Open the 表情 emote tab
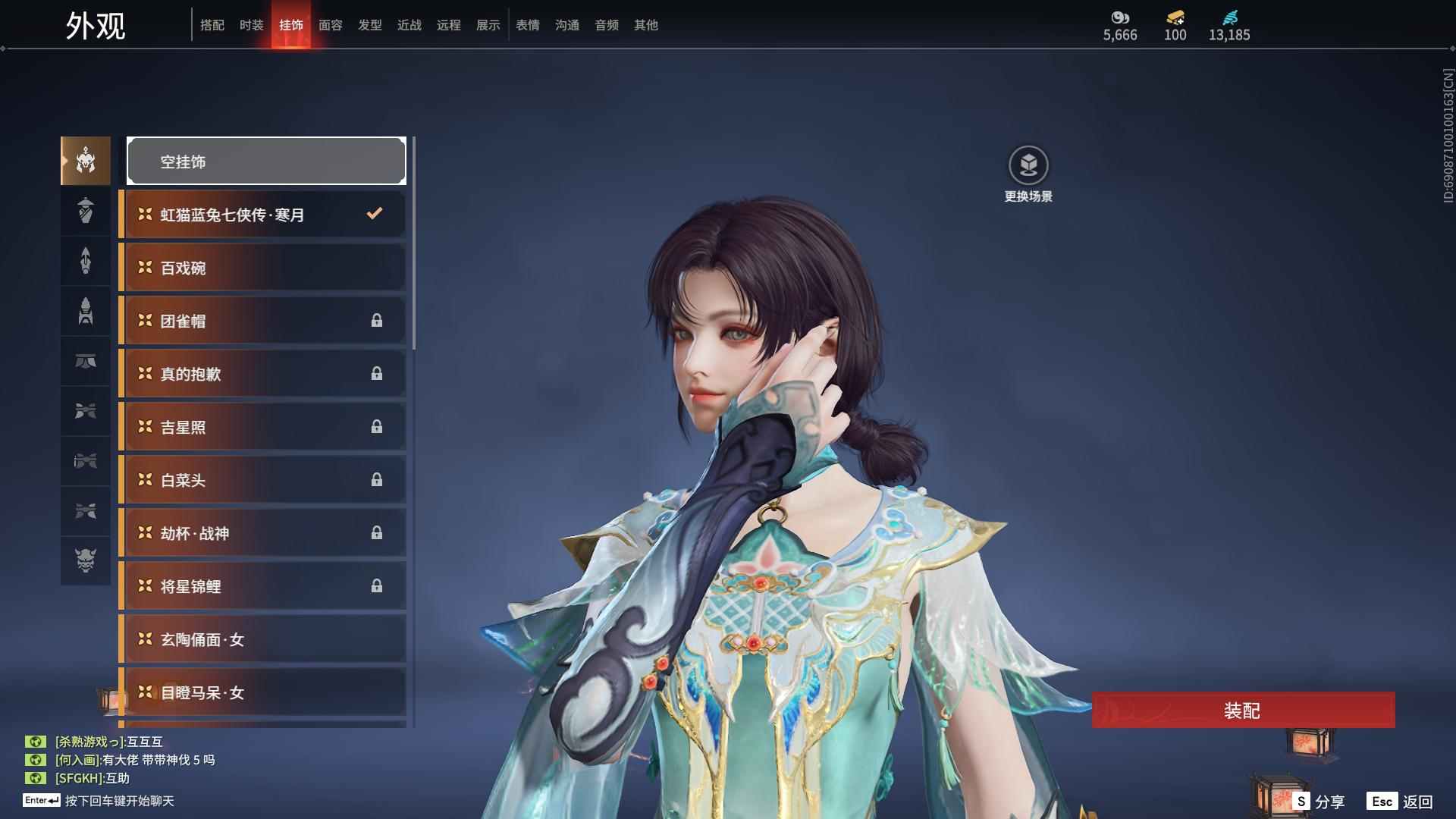The height and width of the screenshot is (819, 1456). click(x=528, y=25)
